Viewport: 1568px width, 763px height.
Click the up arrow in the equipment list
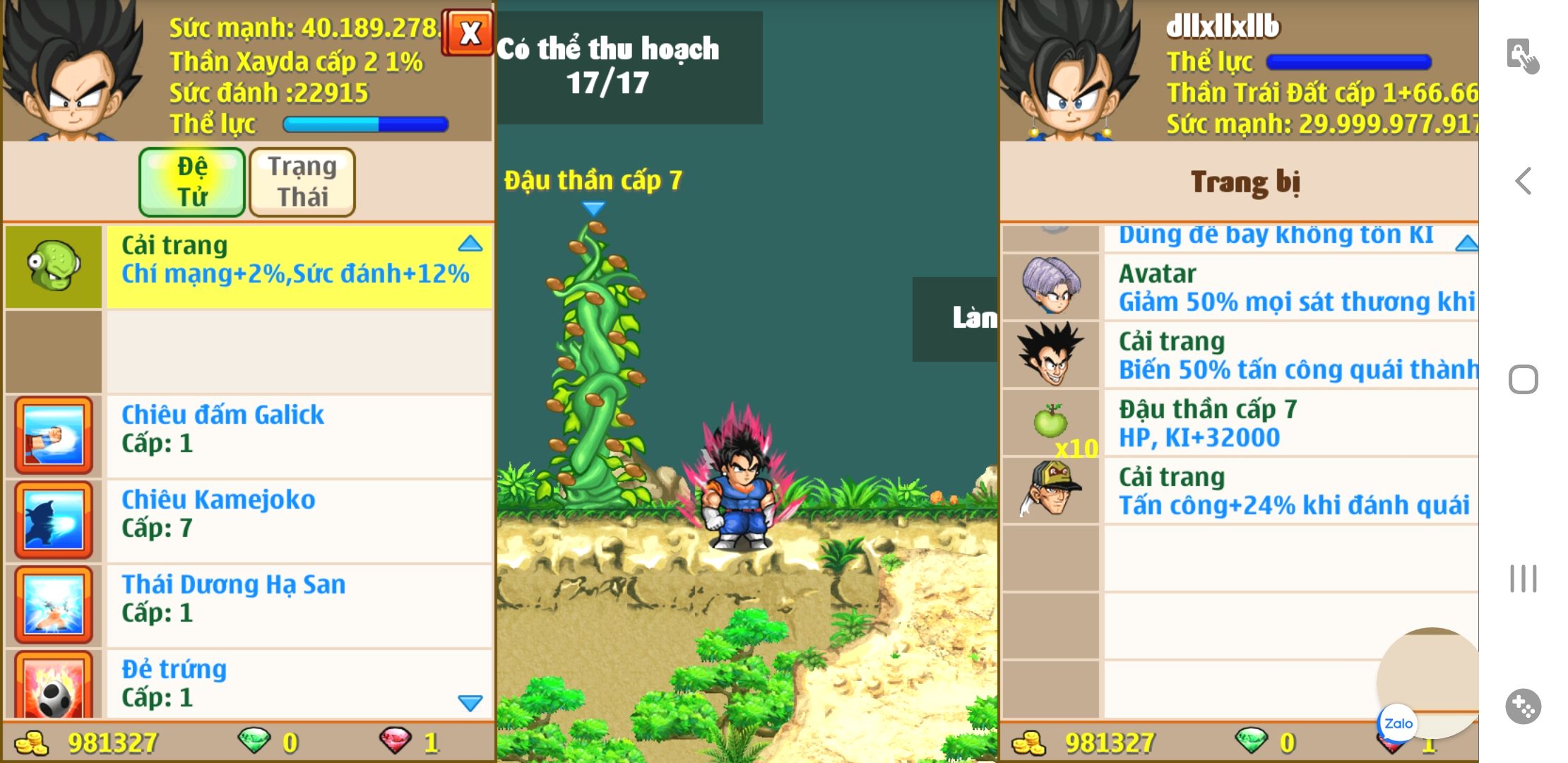pos(1466,244)
